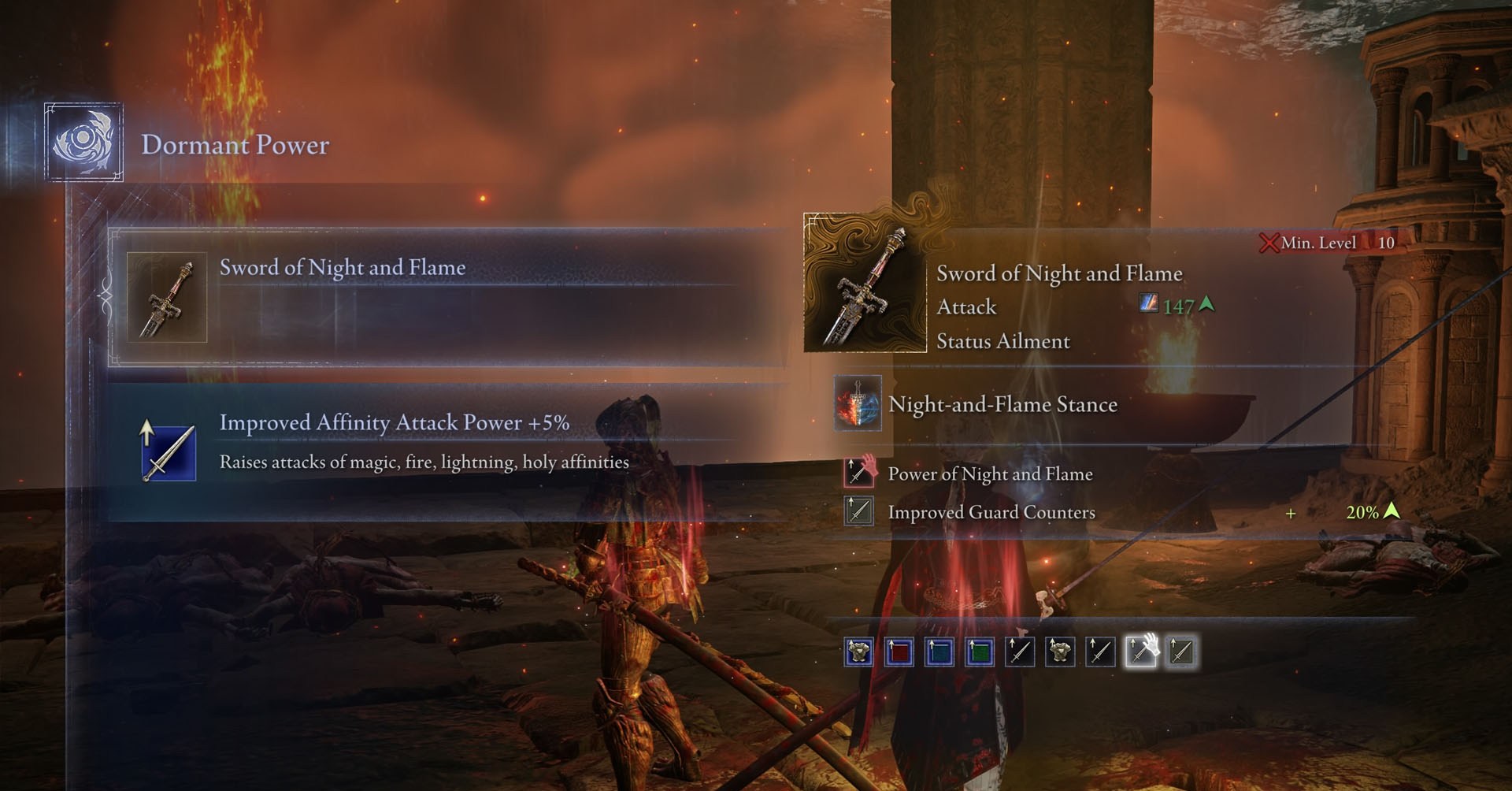Click the Sword of Night and Flame thumbnail

tap(866, 283)
